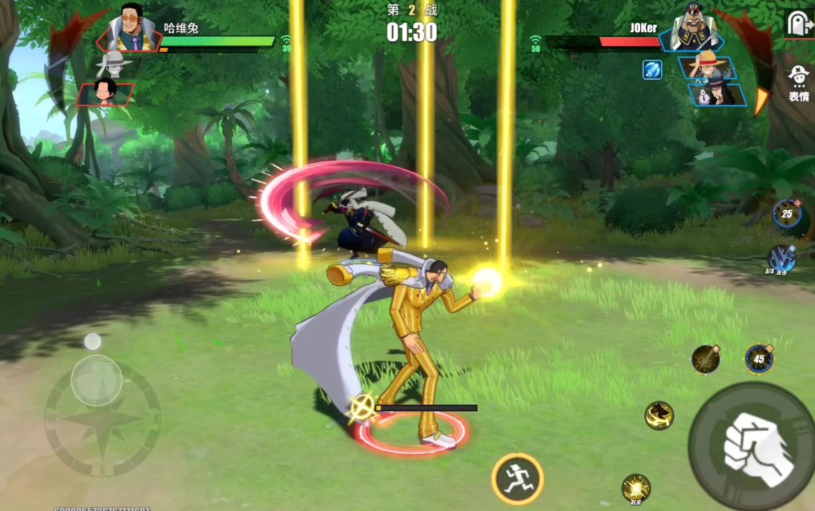
Task: Click the blue sword buff icon
Action: [652, 70]
